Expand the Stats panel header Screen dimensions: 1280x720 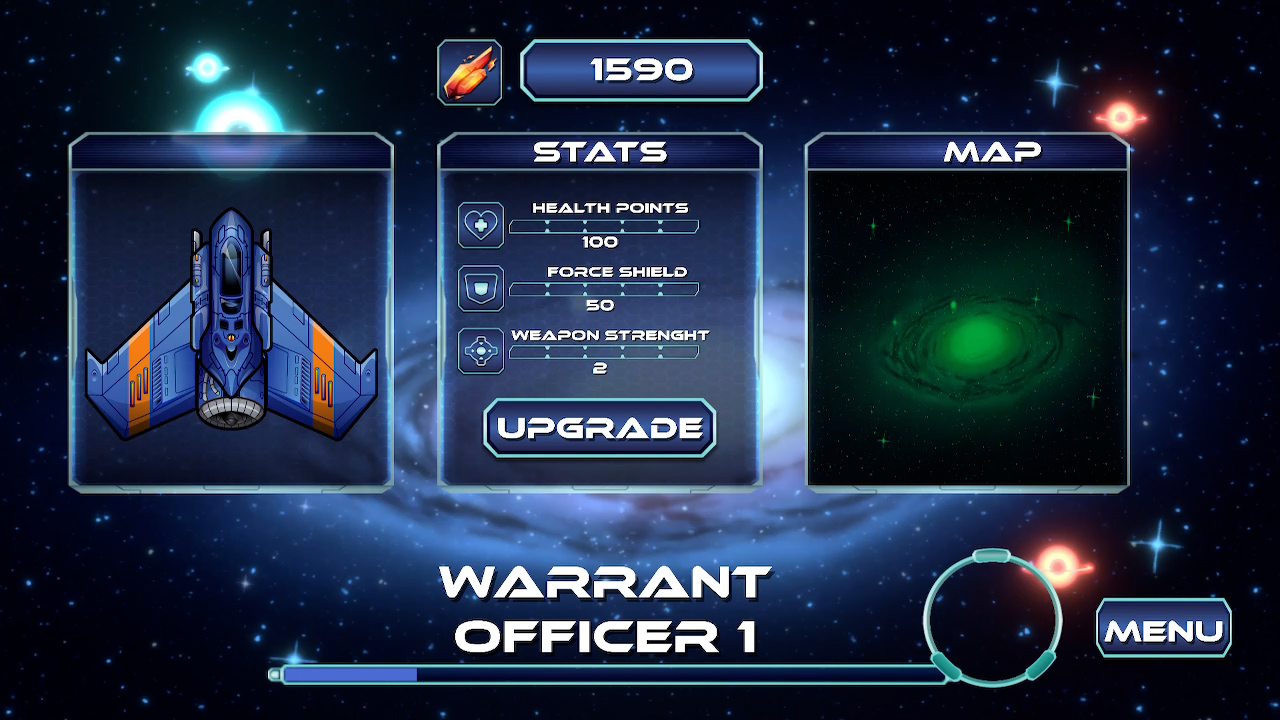tap(598, 152)
